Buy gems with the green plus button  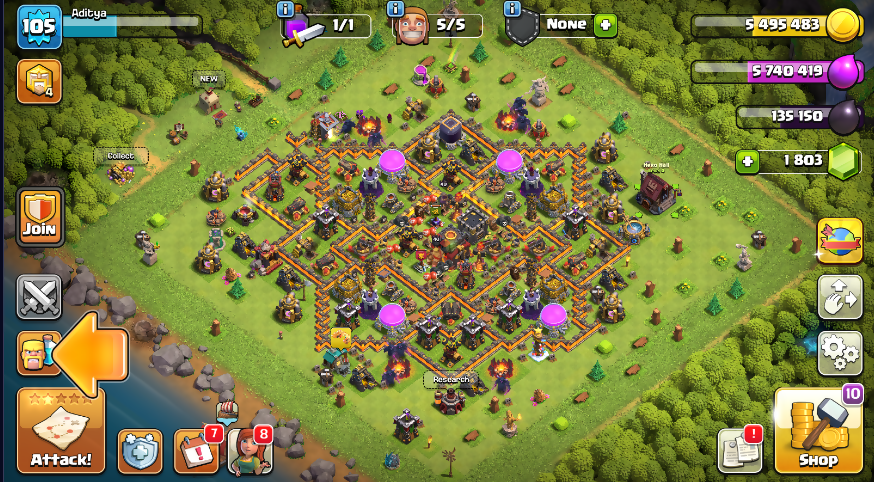click(745, 160)
